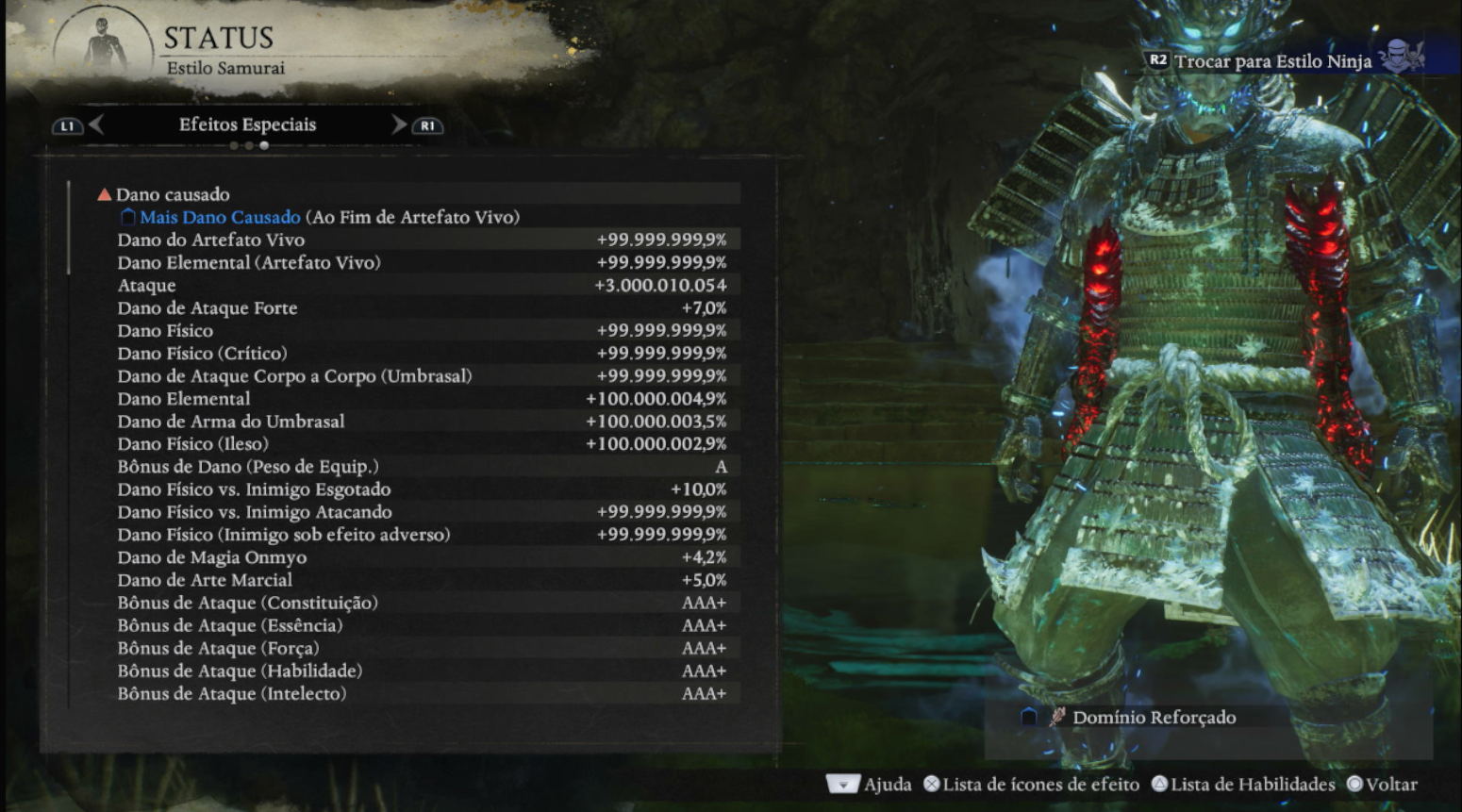Select Bônus de Dano (Peso de Equip.) row
The height and width of the screenshot is (812, 1462).
pos(420,467)
